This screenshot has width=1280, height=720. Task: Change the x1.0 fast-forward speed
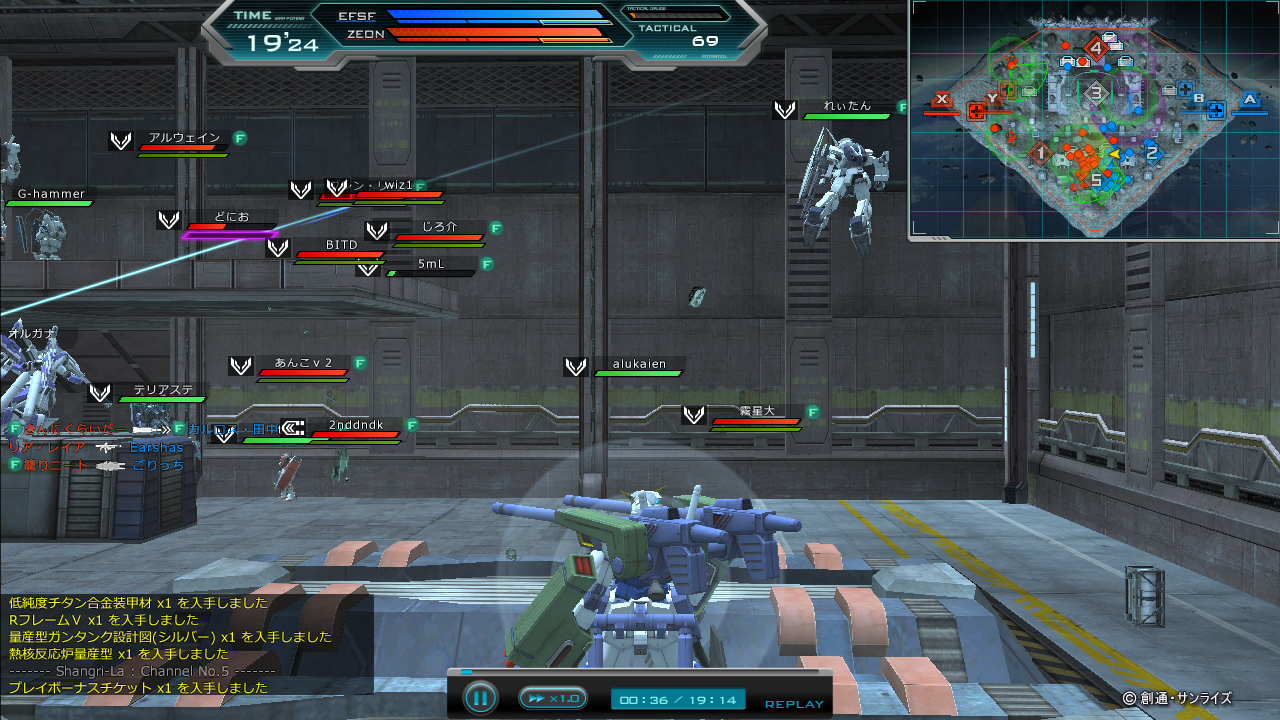[x=553, y=698]
